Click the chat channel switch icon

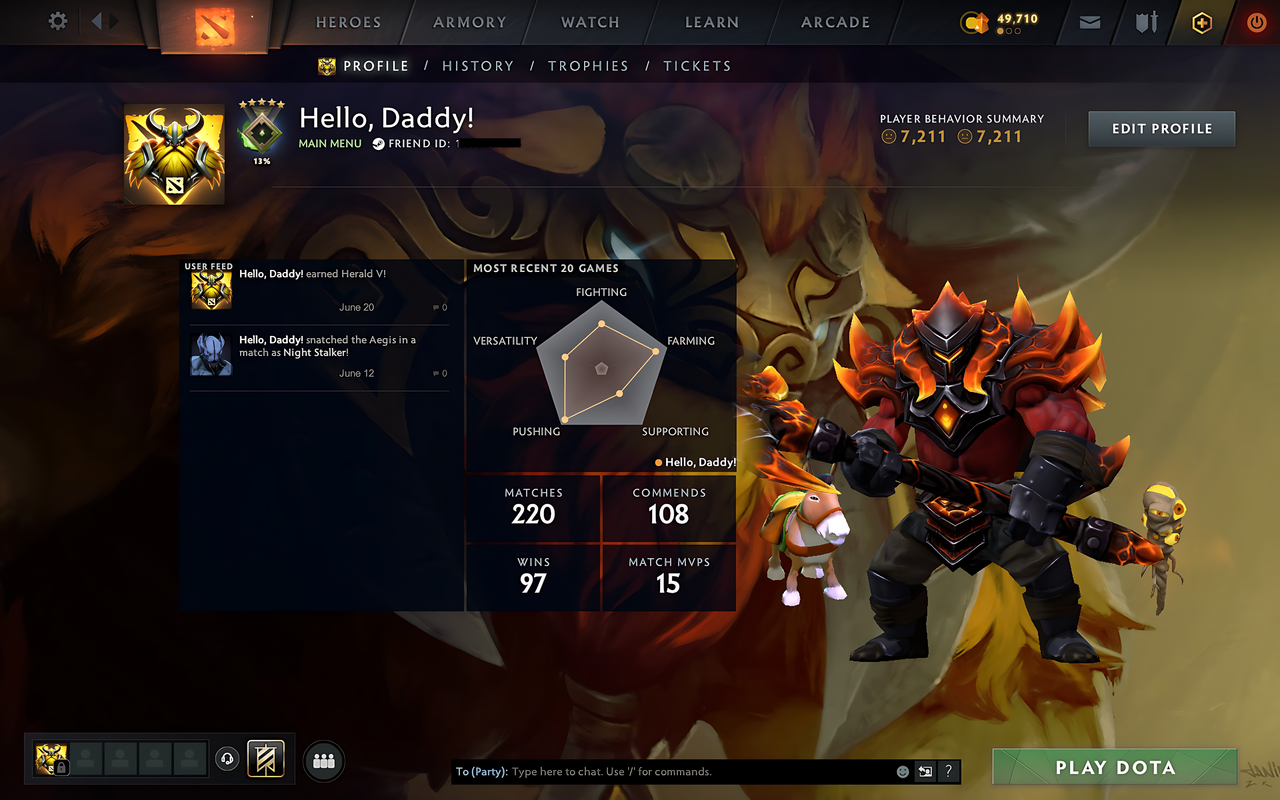click(x=925, y=771)
